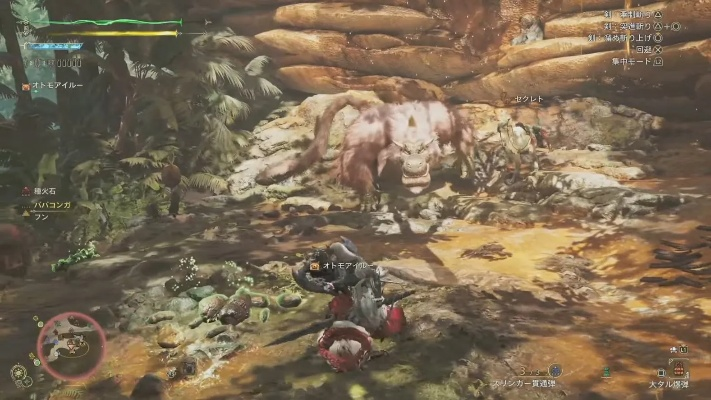Select the slinger piercing ammo icon
The image size is (711, 400).
pyautogui.click(x=555, y=370)
